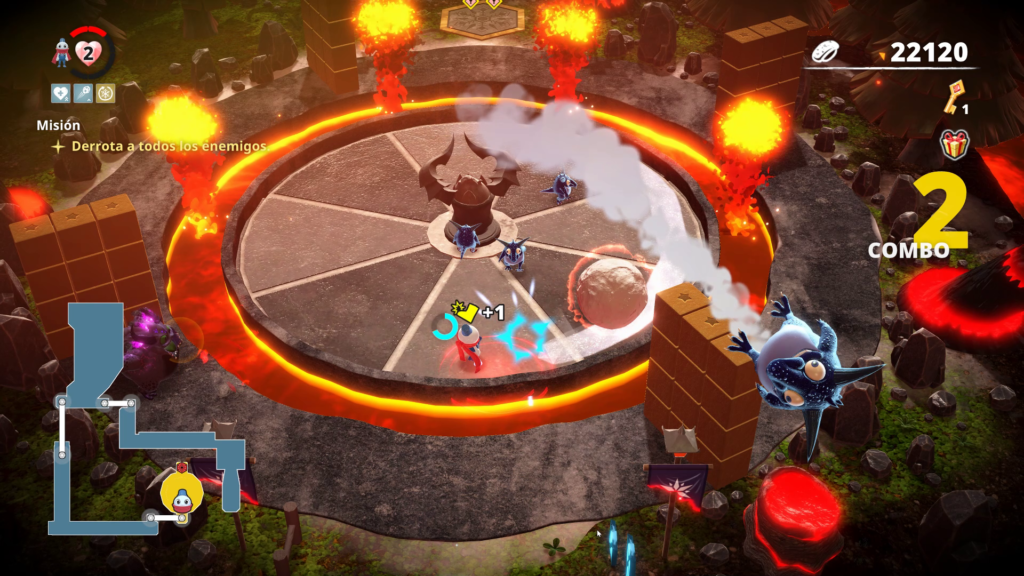Click the player character portrait icon
The height and width of the screenshot is (576, 1024).
click(x=62, y=54)
